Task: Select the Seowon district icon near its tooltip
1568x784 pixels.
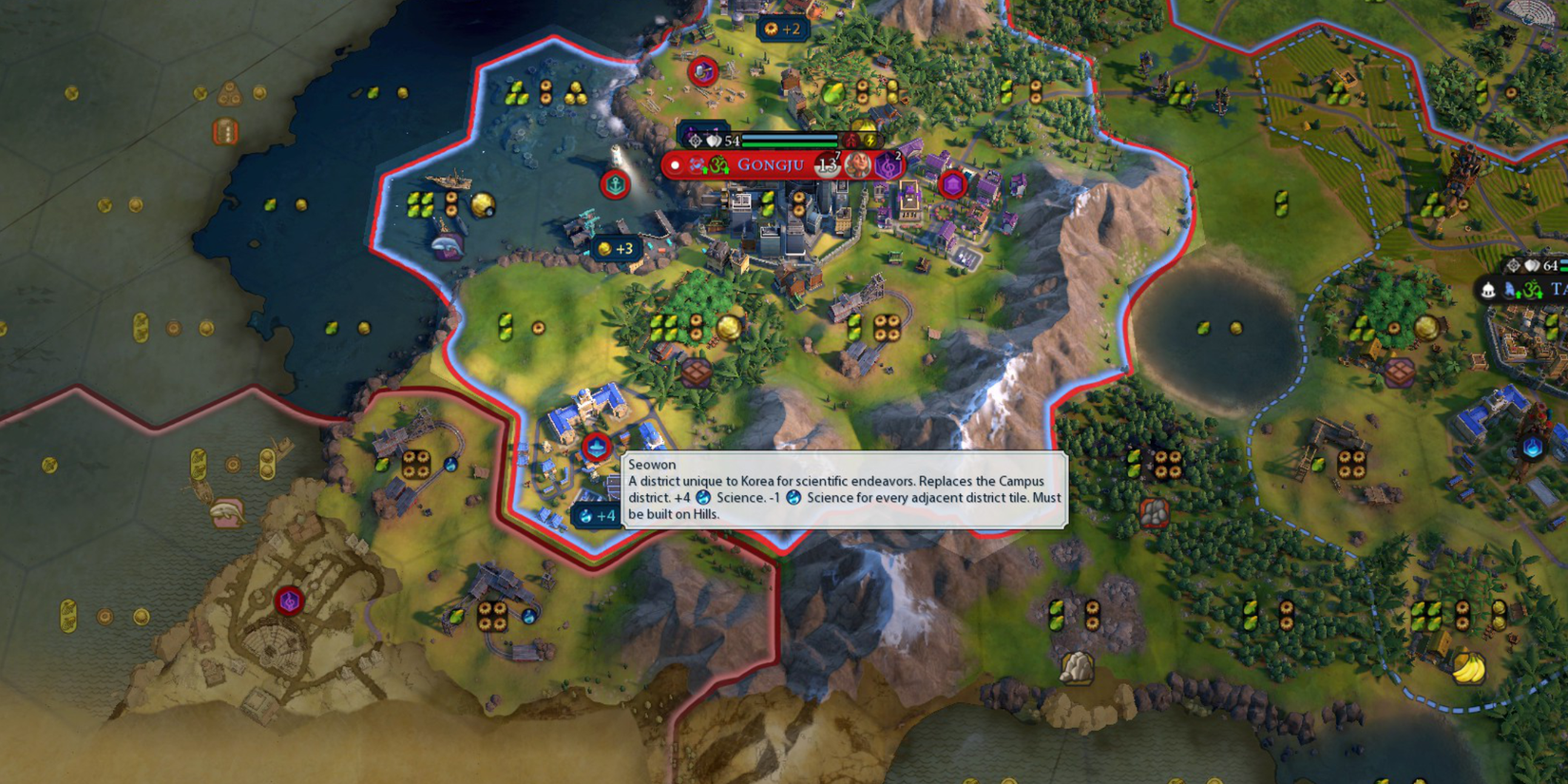Action: [596, 447]
